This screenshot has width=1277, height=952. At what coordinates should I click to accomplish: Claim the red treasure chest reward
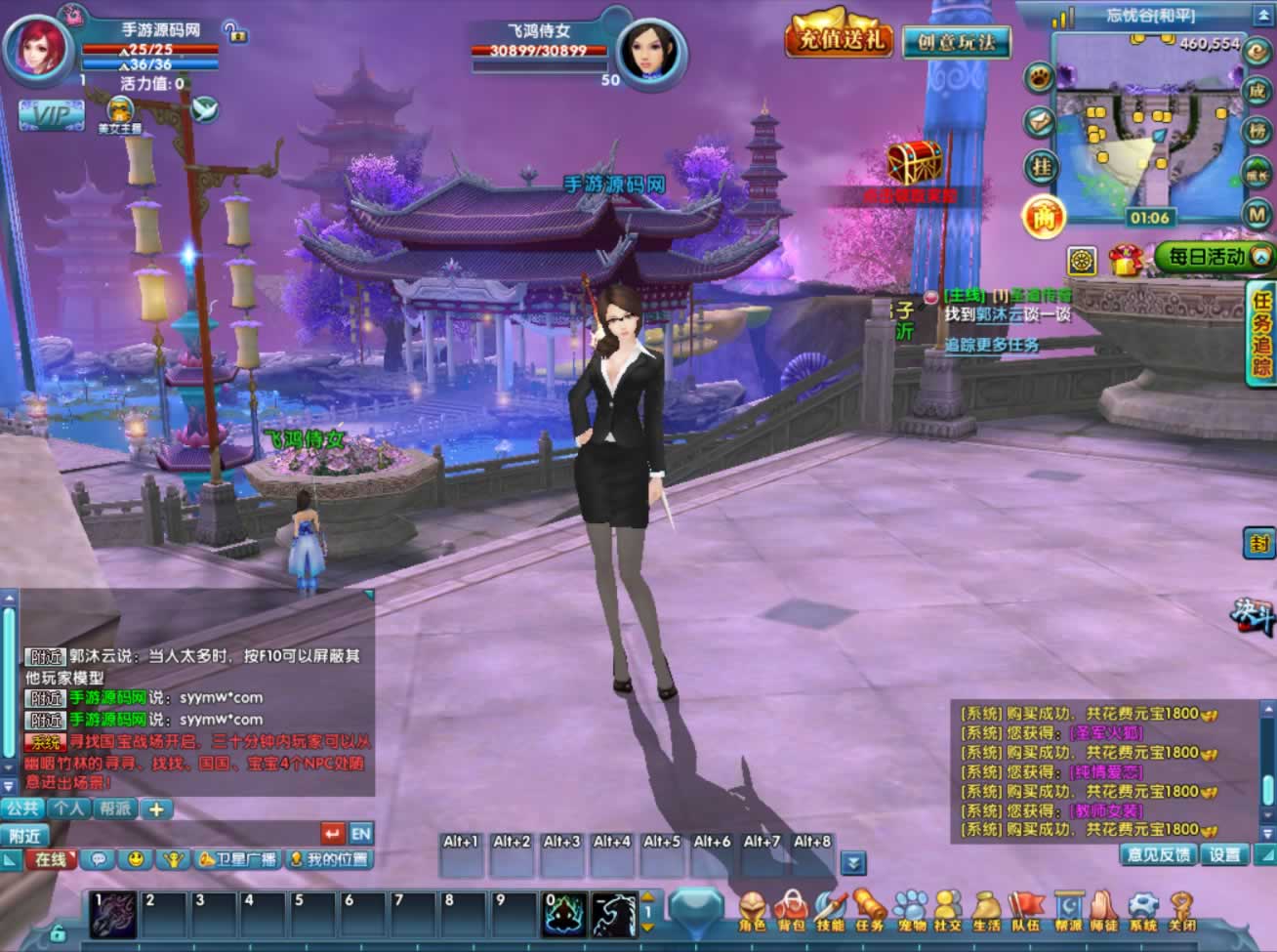(x=914, y=161)
